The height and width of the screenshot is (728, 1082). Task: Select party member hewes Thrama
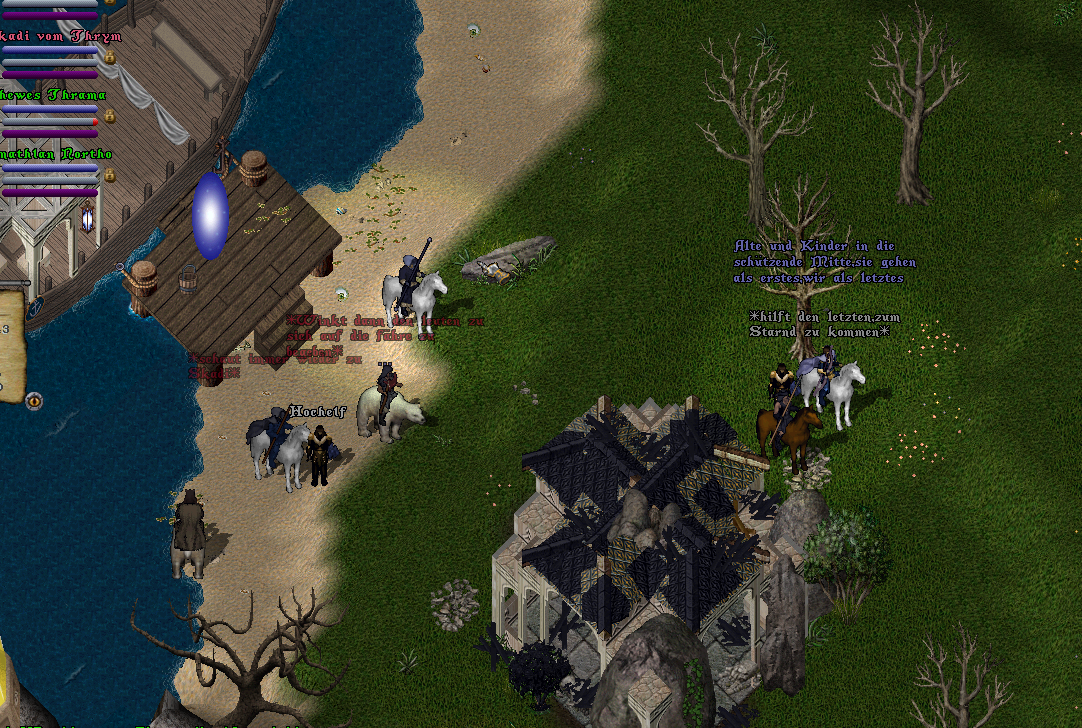click(54, 95)
